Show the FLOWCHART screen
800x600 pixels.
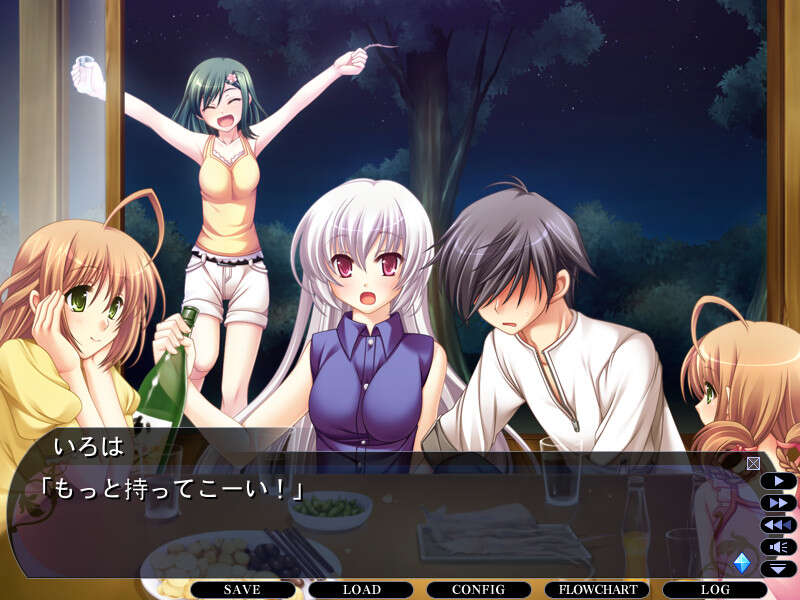[597, 590]
